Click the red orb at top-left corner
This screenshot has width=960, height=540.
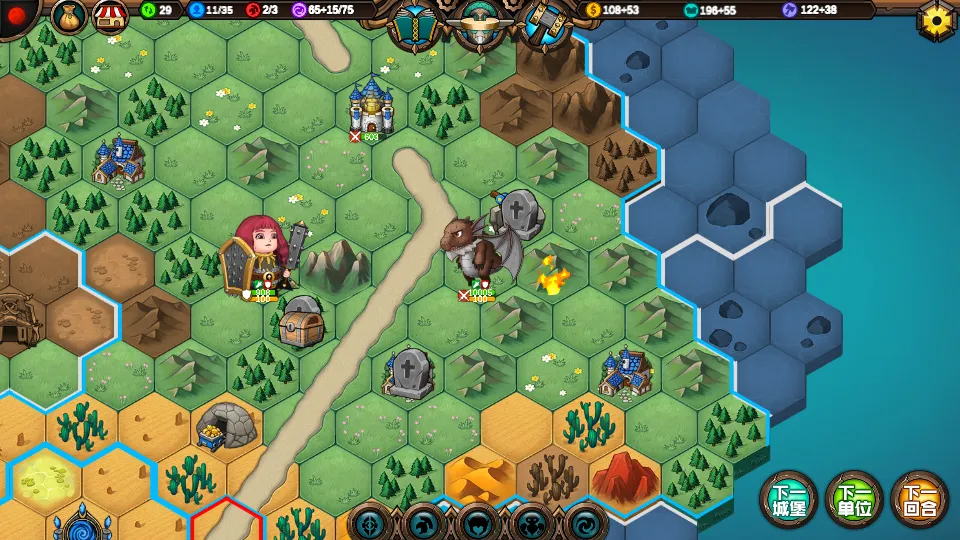(x=17, y=16)
